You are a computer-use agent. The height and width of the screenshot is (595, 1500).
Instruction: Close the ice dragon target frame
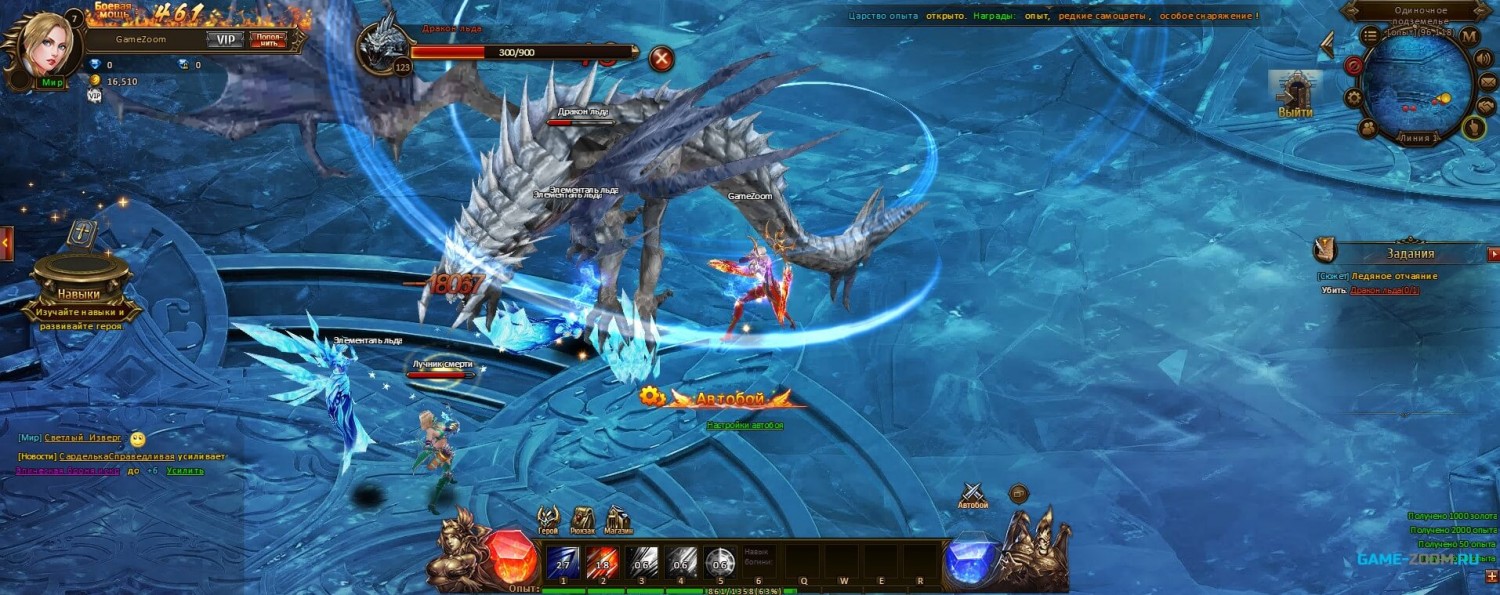661,58
